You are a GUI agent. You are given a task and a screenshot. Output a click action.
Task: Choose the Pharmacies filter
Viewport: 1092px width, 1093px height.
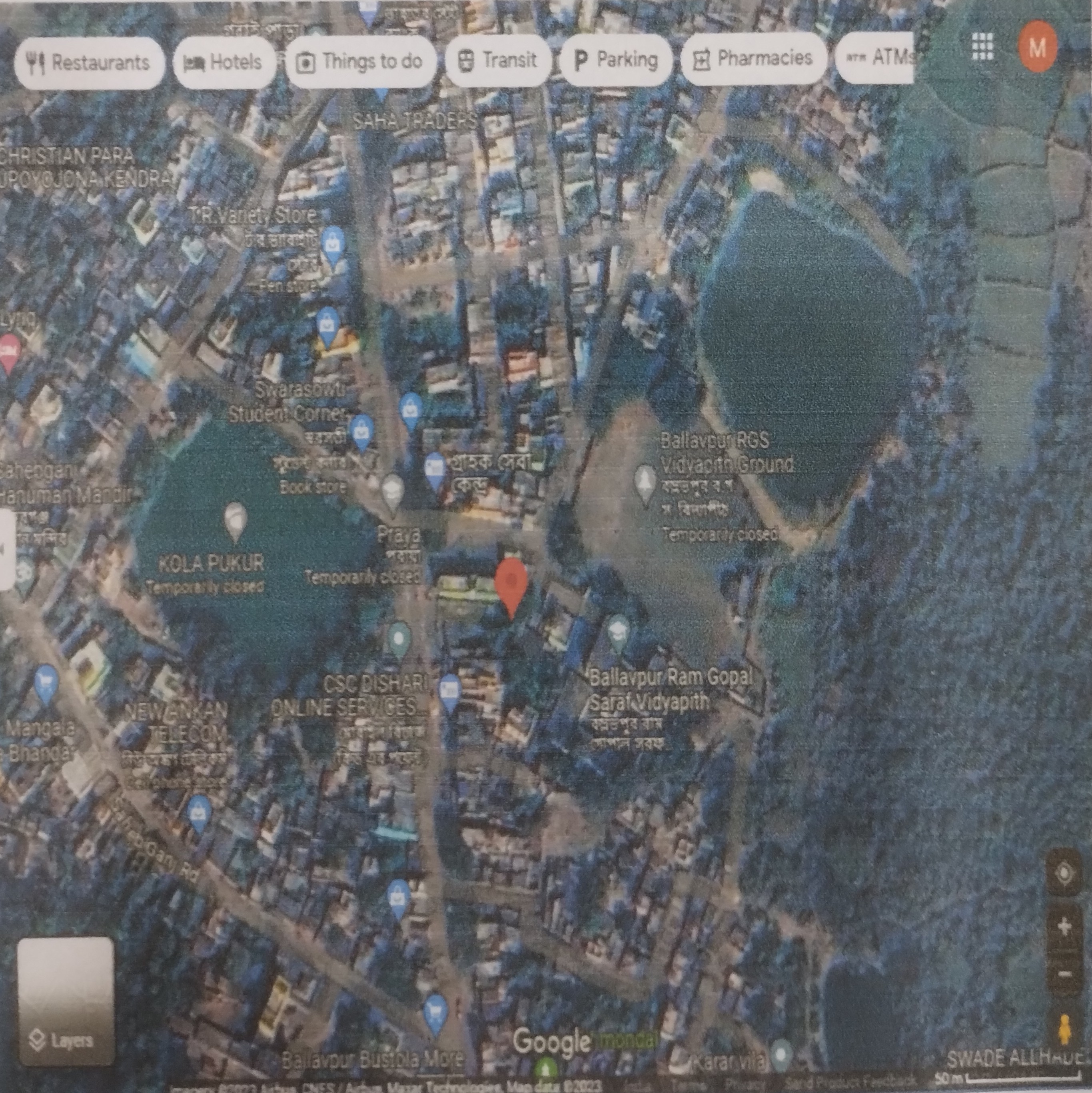tap(753, 58)
